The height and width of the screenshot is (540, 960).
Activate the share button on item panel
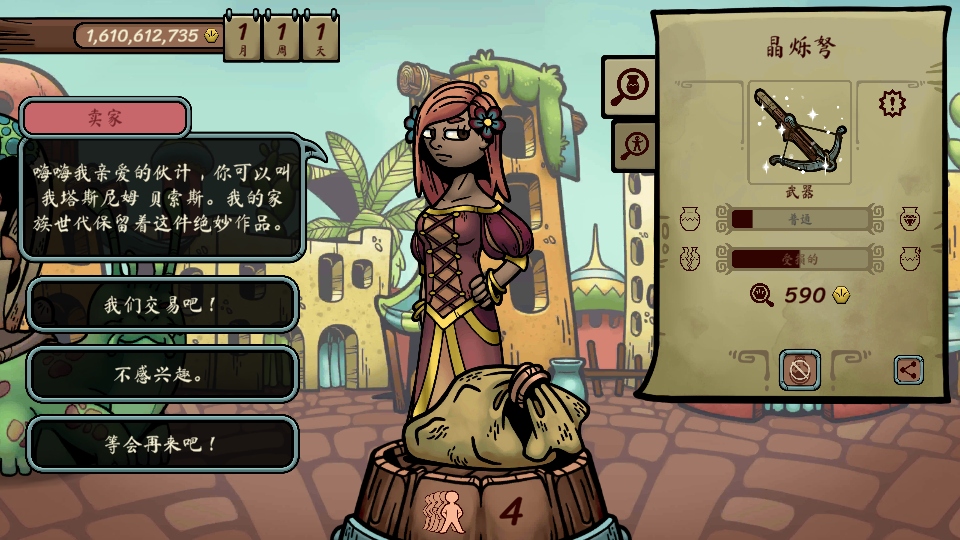pyautogui.click(x=908, y=370)
